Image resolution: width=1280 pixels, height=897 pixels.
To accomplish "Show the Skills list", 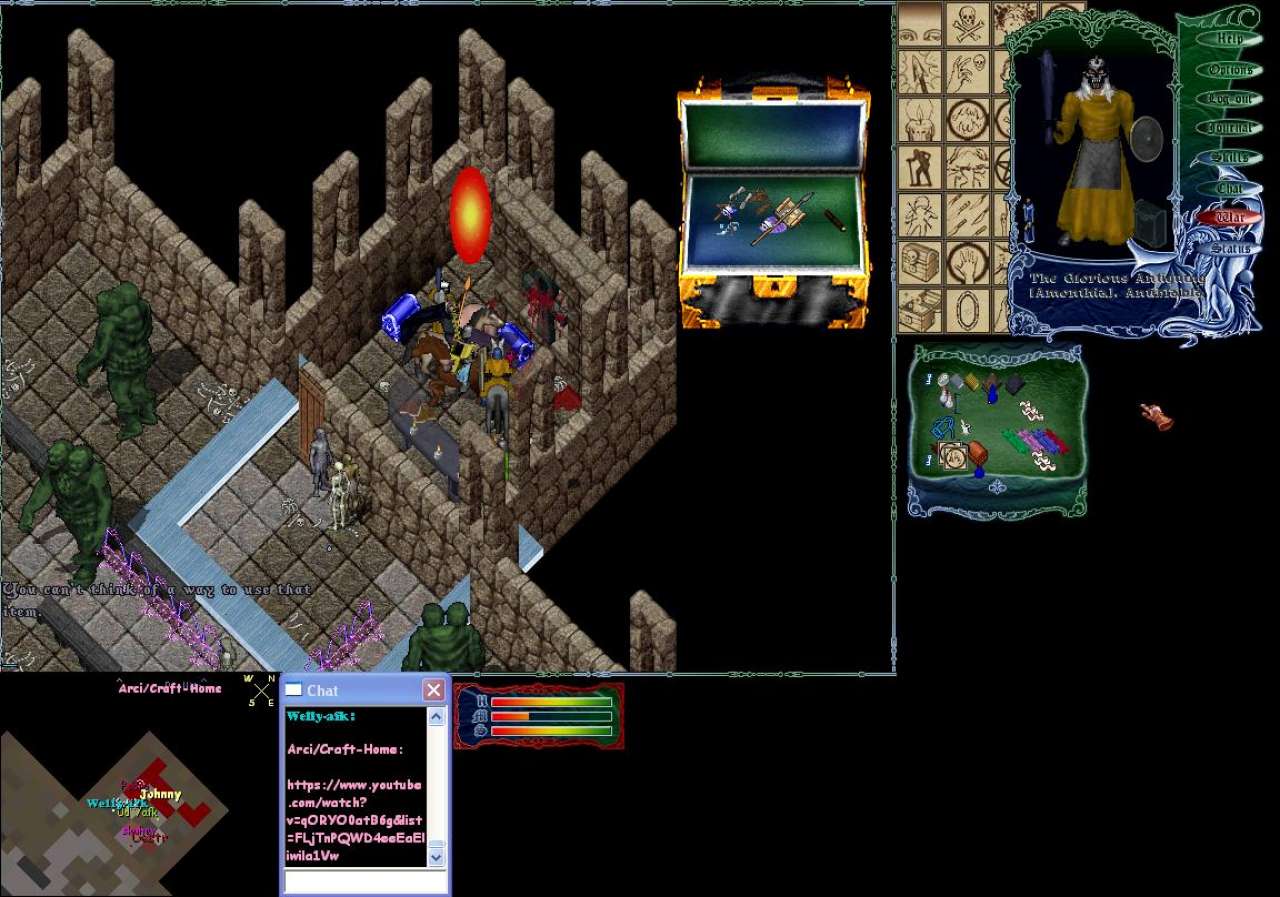I will [1229, 157].
